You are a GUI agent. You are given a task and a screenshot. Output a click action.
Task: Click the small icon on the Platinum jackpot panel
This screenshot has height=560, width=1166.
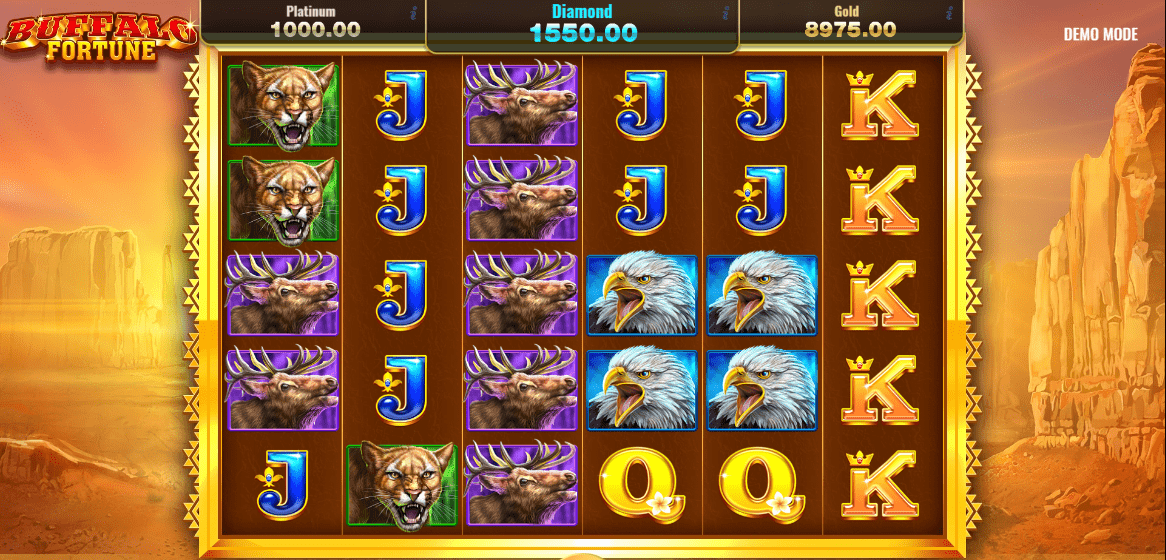[413, 14]
